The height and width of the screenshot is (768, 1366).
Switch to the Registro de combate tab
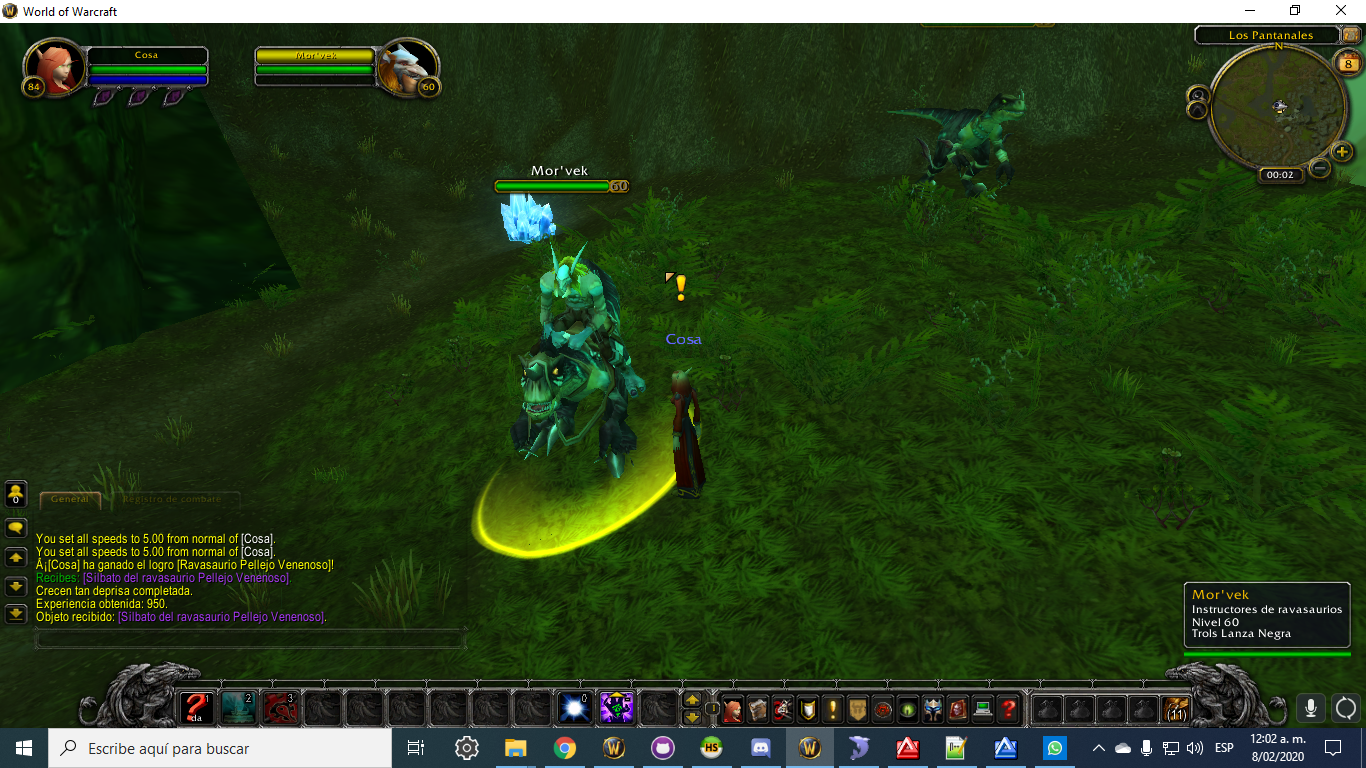(x=175, y=500)
